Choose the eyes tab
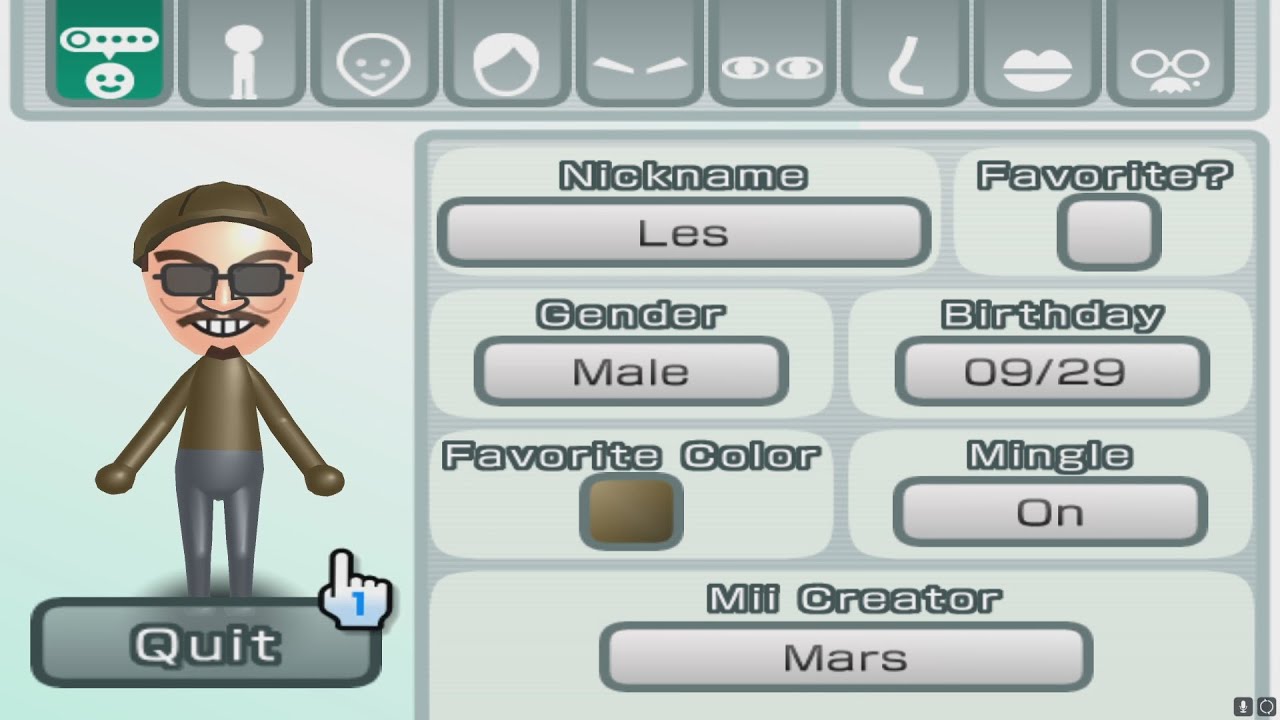The width and height of the screenshot is (1280, 720). click(x=772, y=53)
